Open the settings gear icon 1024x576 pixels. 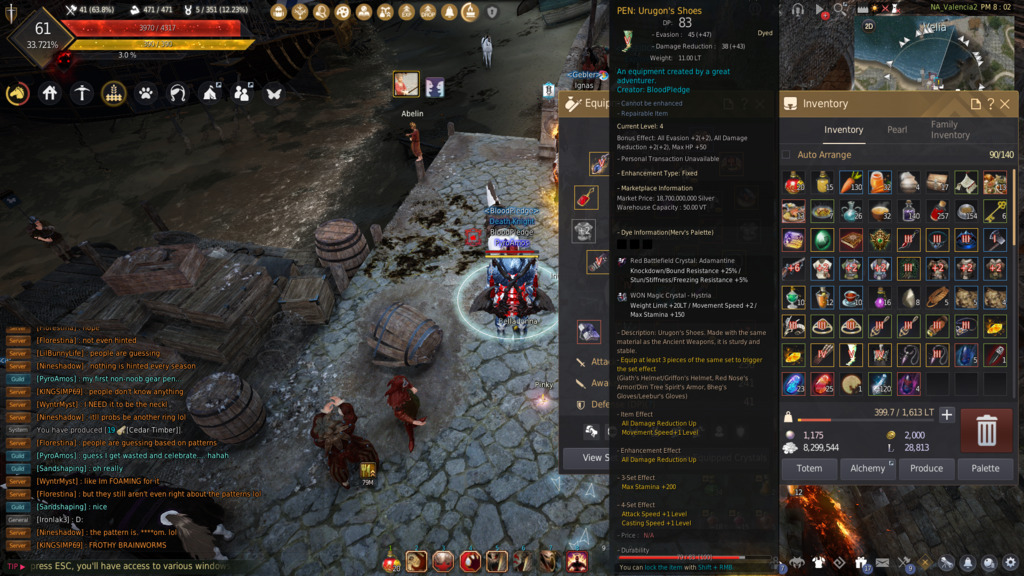(1010, 563)
